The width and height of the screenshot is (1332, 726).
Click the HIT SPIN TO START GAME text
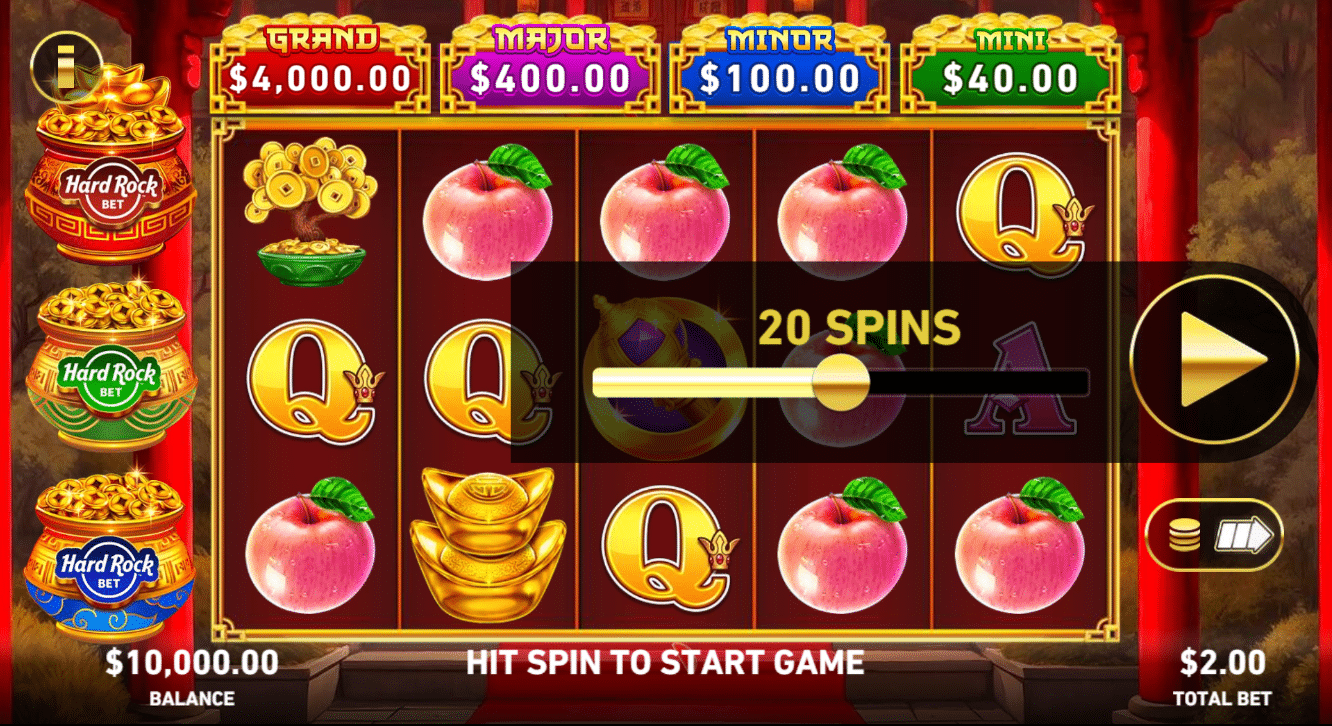click(665, 663)
